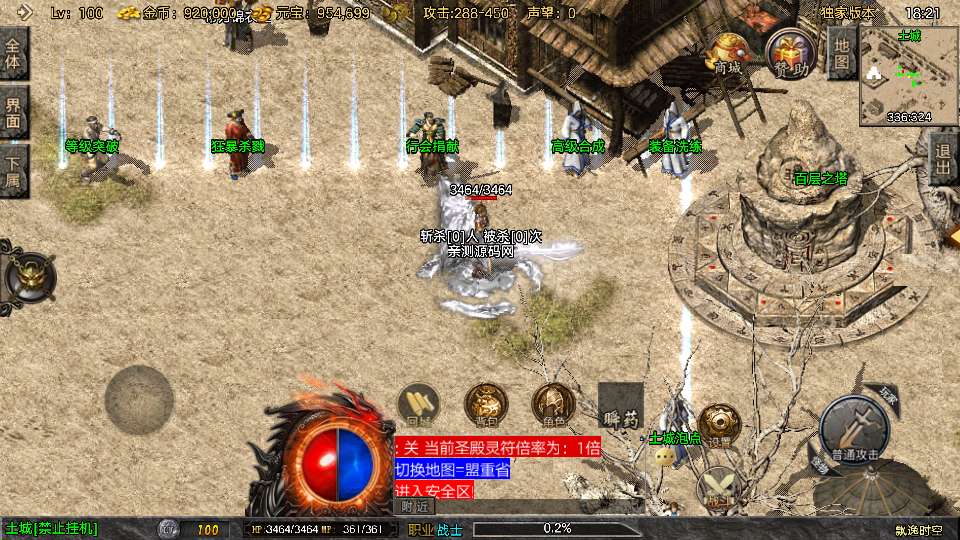Open the 商城 shop icon
This screenshot has width=960, height=540.
tap(728, 53)
